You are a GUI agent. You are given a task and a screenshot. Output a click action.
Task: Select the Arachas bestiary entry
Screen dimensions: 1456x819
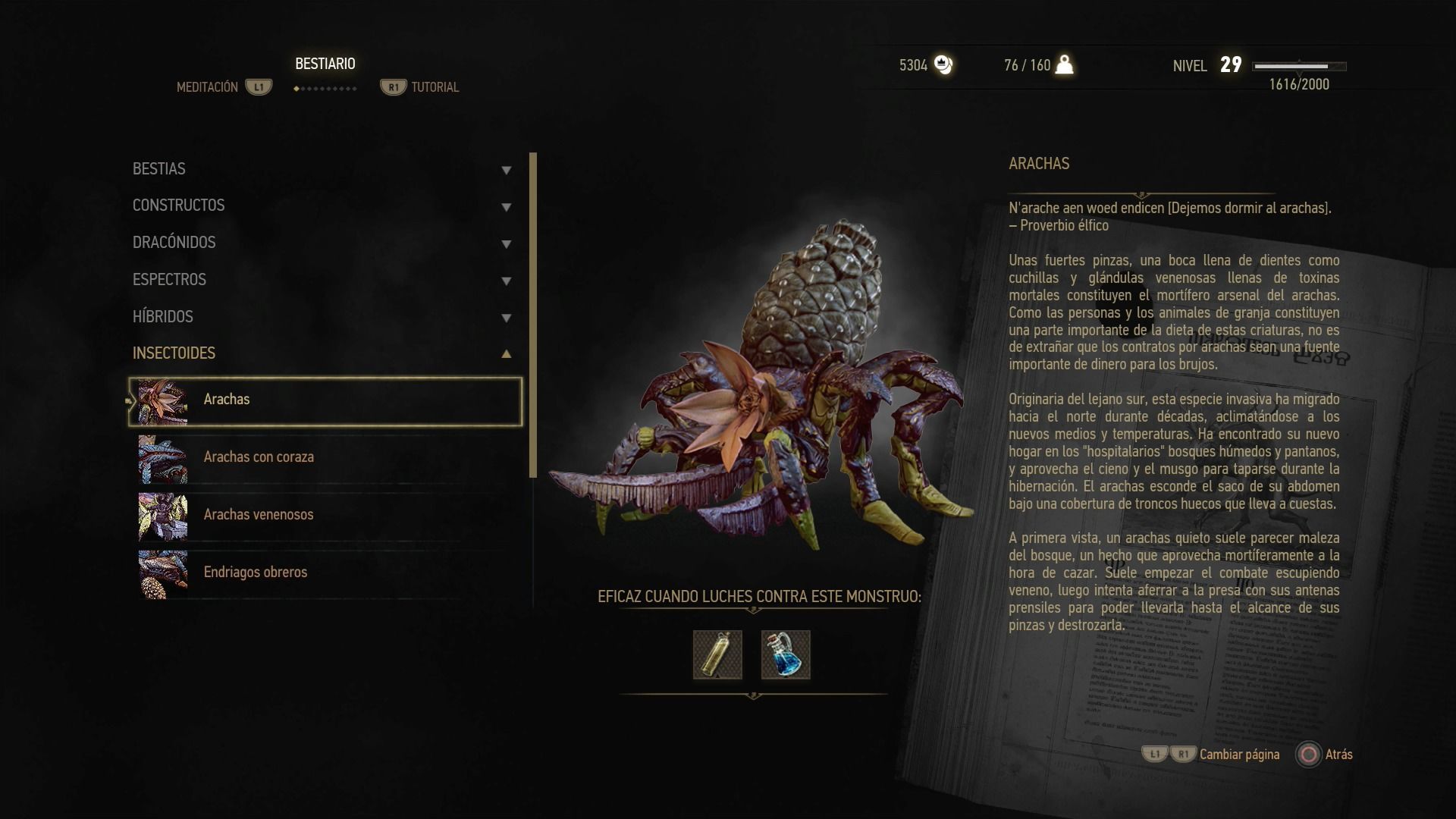(x=326, y=400)
